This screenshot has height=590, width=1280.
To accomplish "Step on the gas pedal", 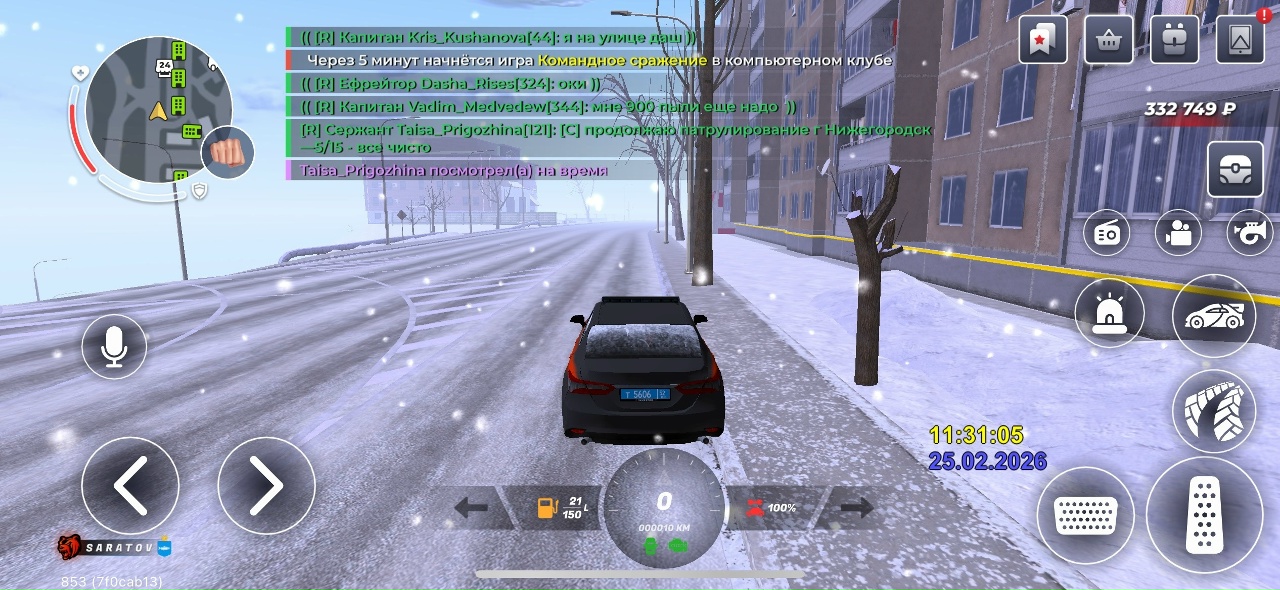I will tap(1203, 515).
